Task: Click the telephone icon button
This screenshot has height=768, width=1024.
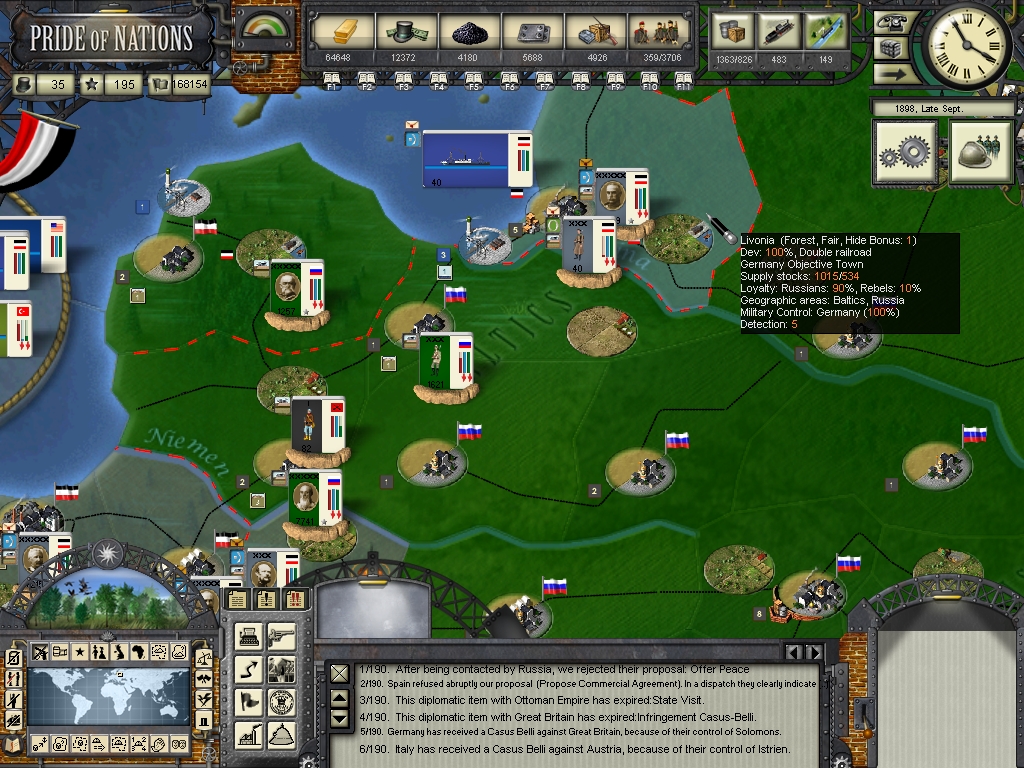Action: [889, 22]
